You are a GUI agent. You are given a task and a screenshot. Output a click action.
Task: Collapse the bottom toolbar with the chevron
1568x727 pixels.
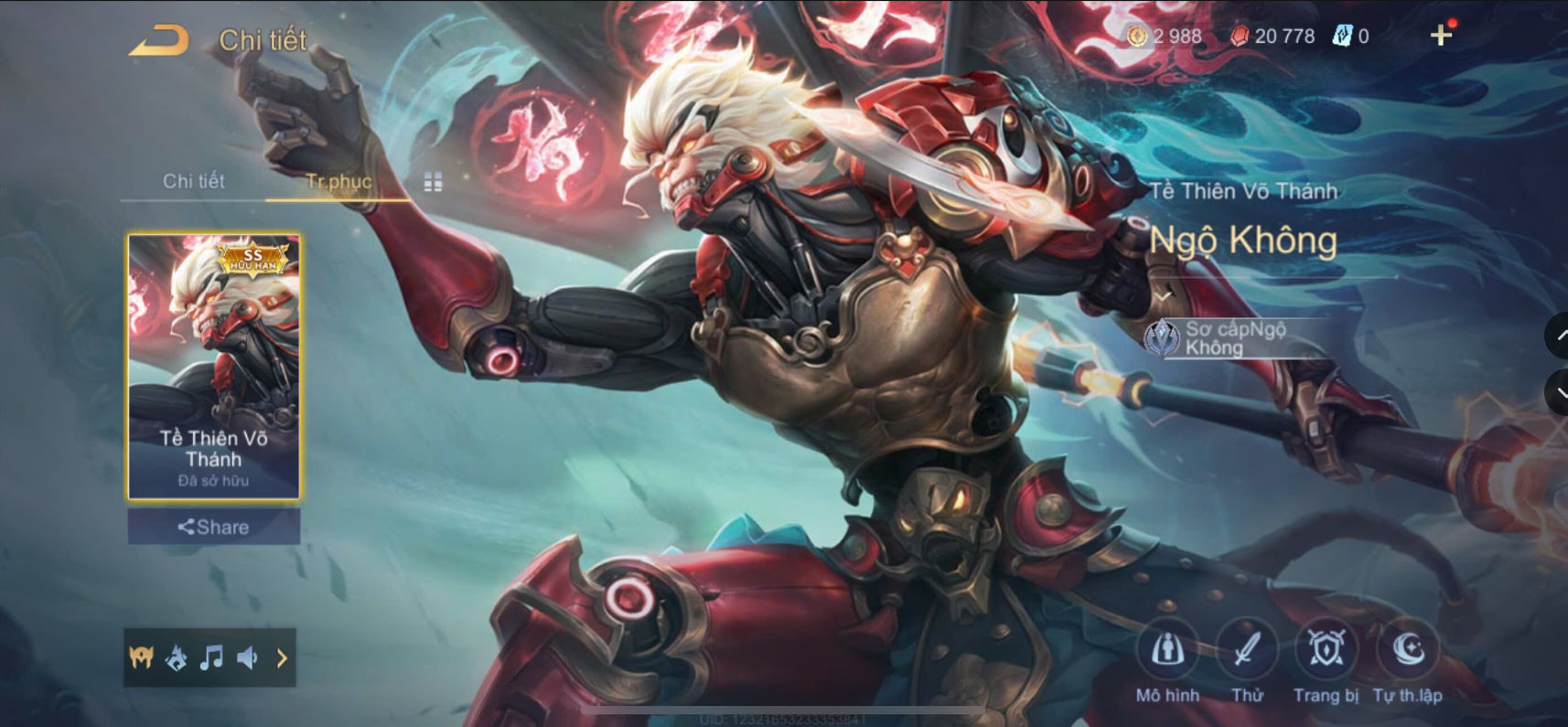pyautogui.click(x=282, y=658)
